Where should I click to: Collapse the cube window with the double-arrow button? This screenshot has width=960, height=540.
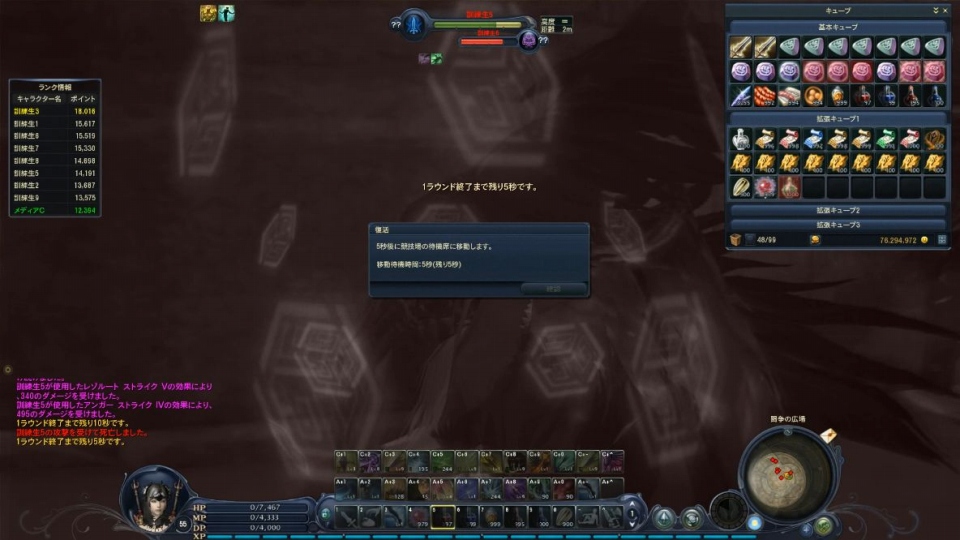(x=934, y=10)
